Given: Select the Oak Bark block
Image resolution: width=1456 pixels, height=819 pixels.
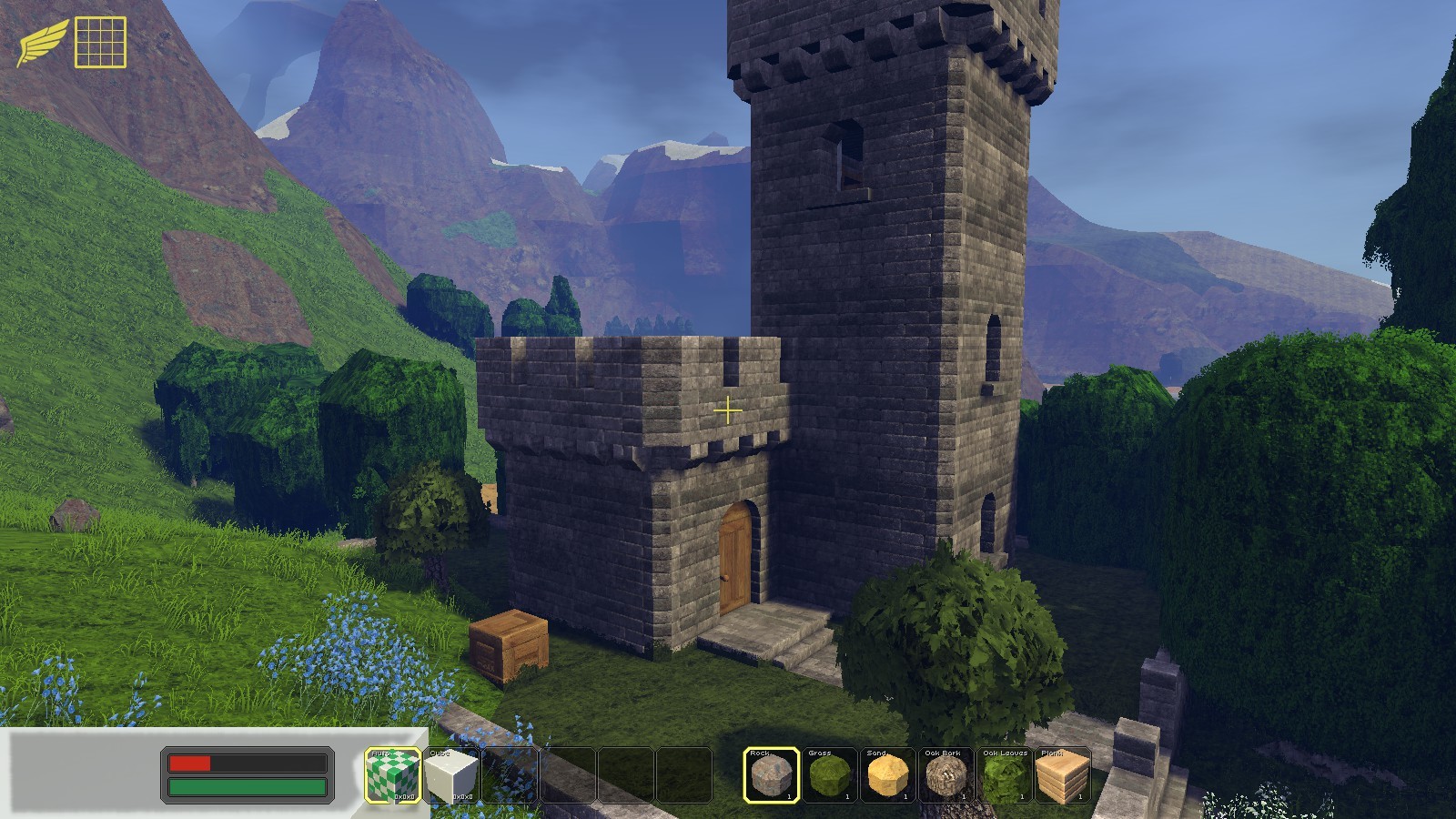Looking at the screenshot, I should (947, 778).
